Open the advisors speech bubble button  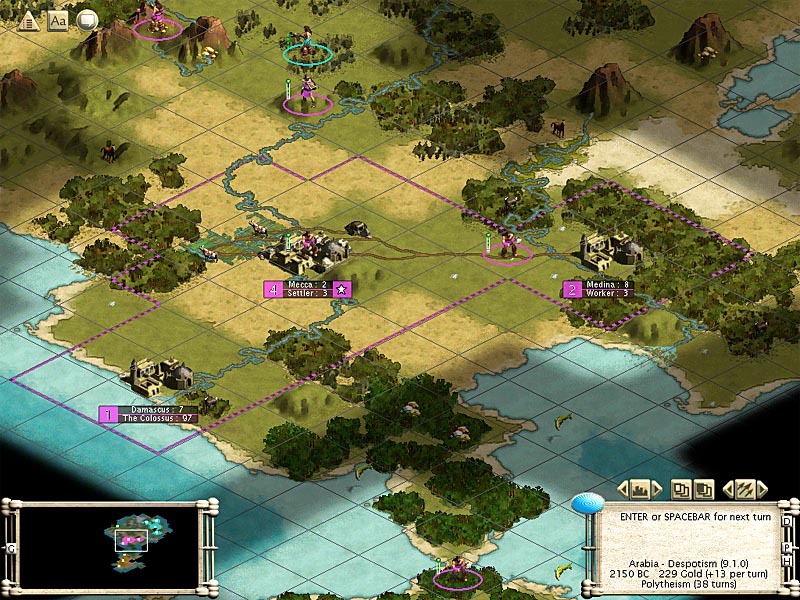pyautogui.click(x=87, y=19)
